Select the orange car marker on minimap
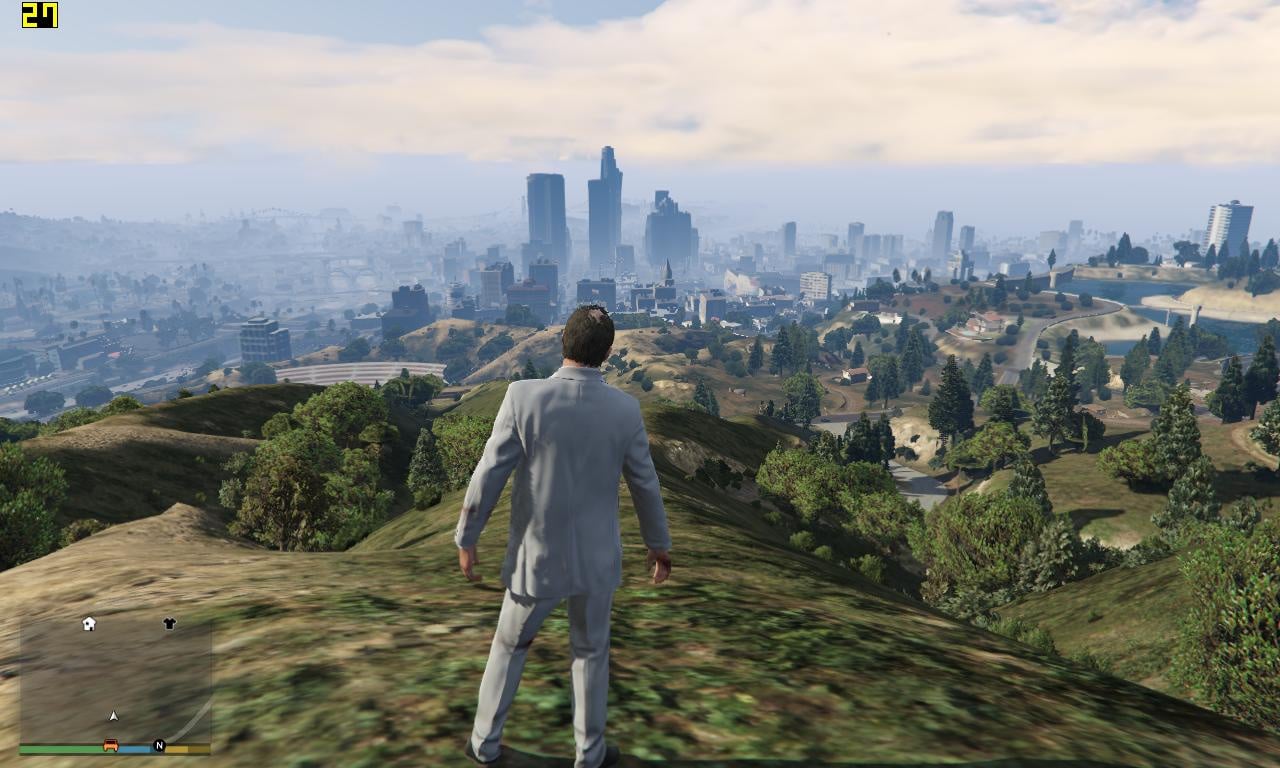 click(111, 746)
